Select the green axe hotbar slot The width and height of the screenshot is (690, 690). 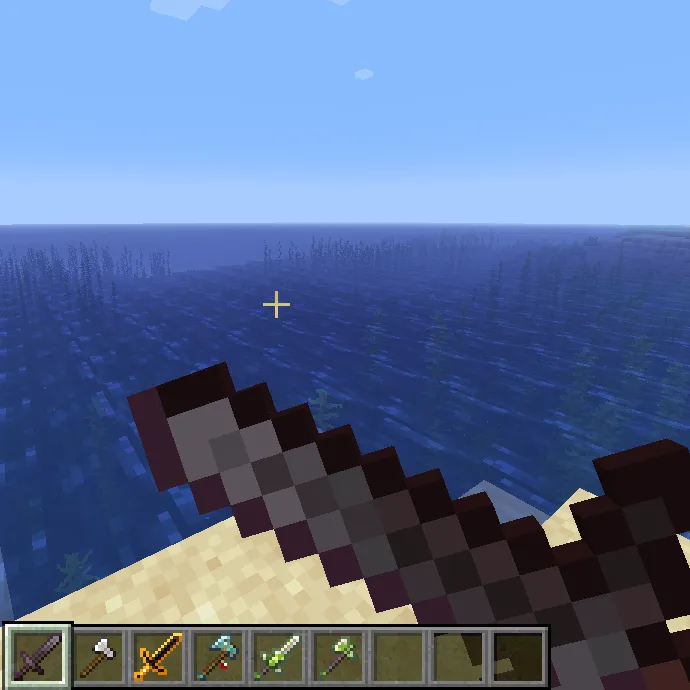(x=338, y=657)
